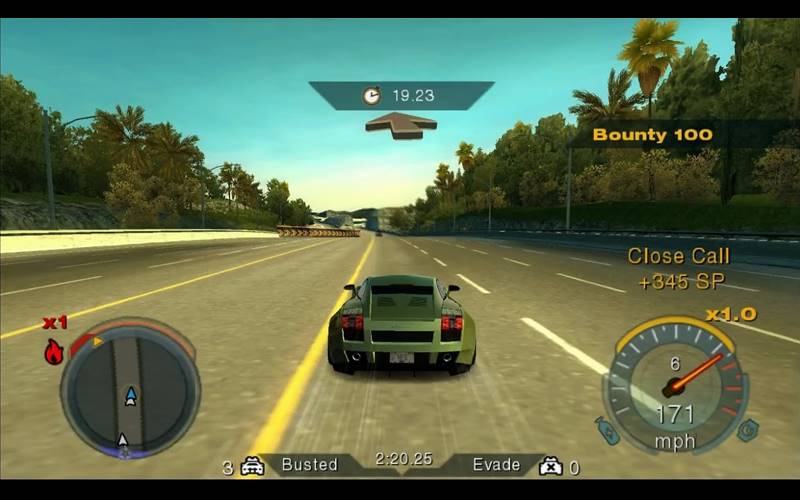Click the crossed-out cop car icon beside Evade

click(x=550, y=466)
